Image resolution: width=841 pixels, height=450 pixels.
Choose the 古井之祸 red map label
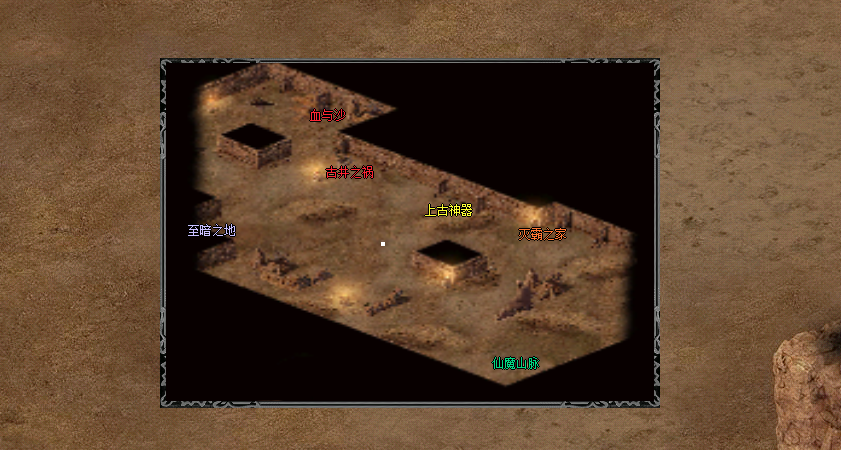[350, 173]
